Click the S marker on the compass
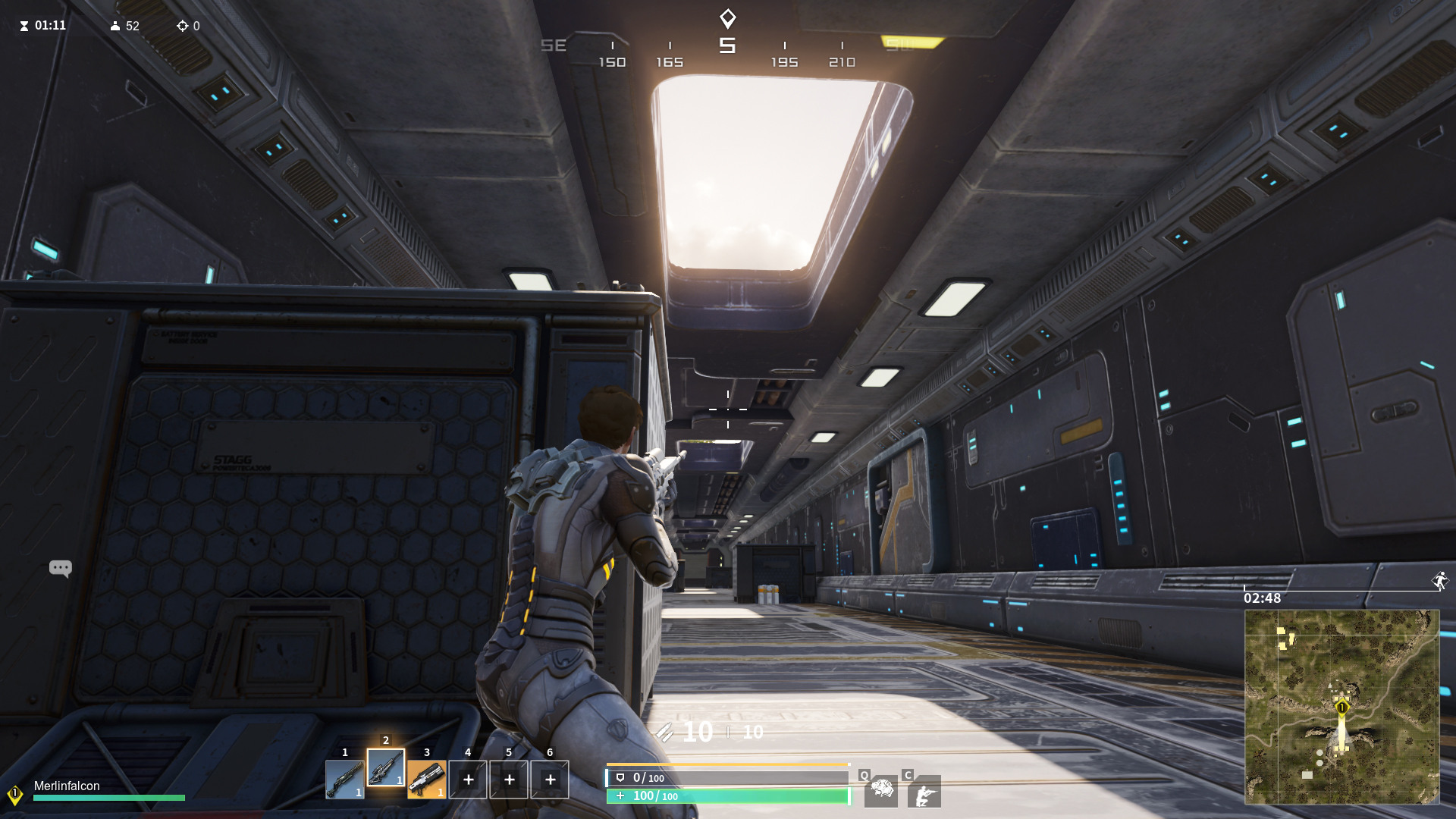This screenshot has width=1456, height=819. tap(726, 45)
